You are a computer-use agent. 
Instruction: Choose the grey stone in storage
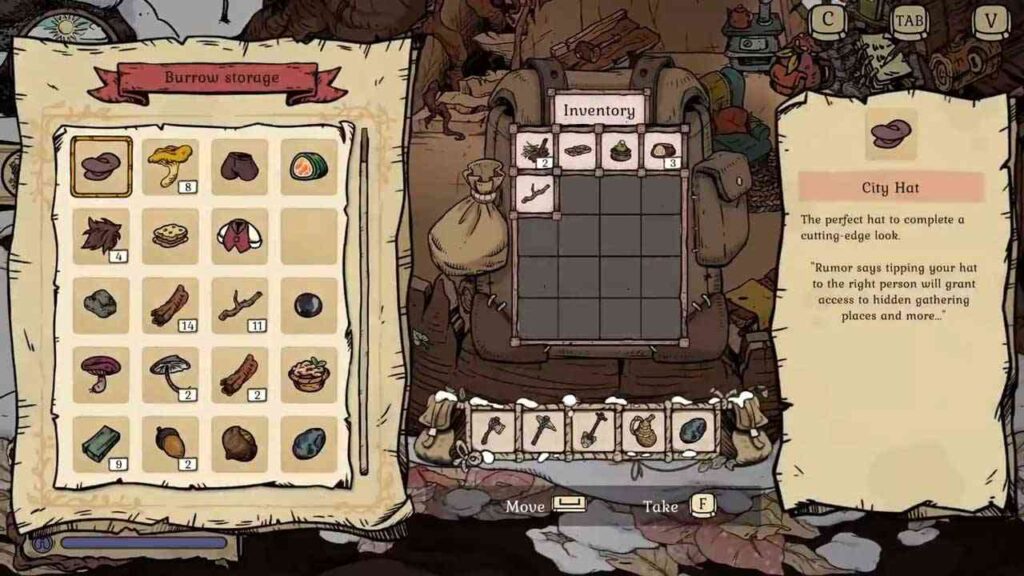pyautogui.click(x=101, y=305)
